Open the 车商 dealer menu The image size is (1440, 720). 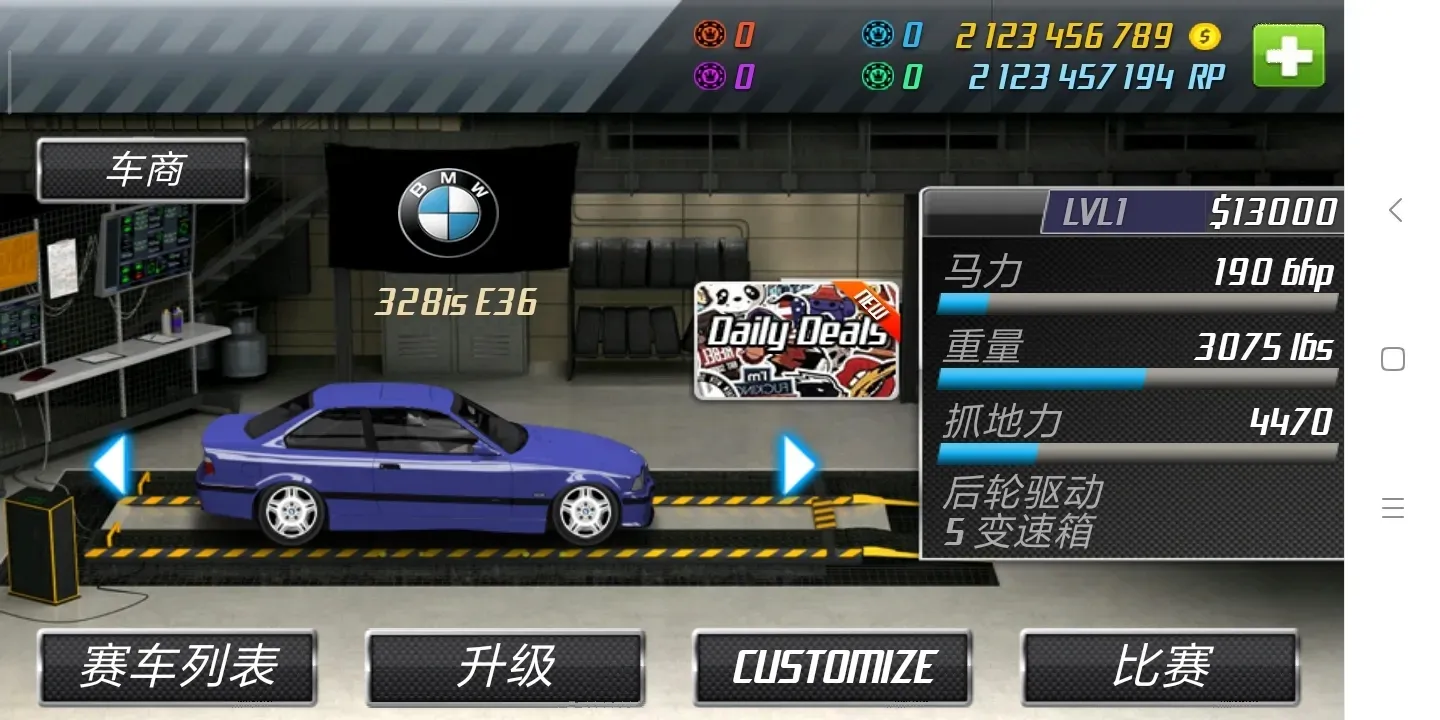pyautogui.click(x=142, y=168)
